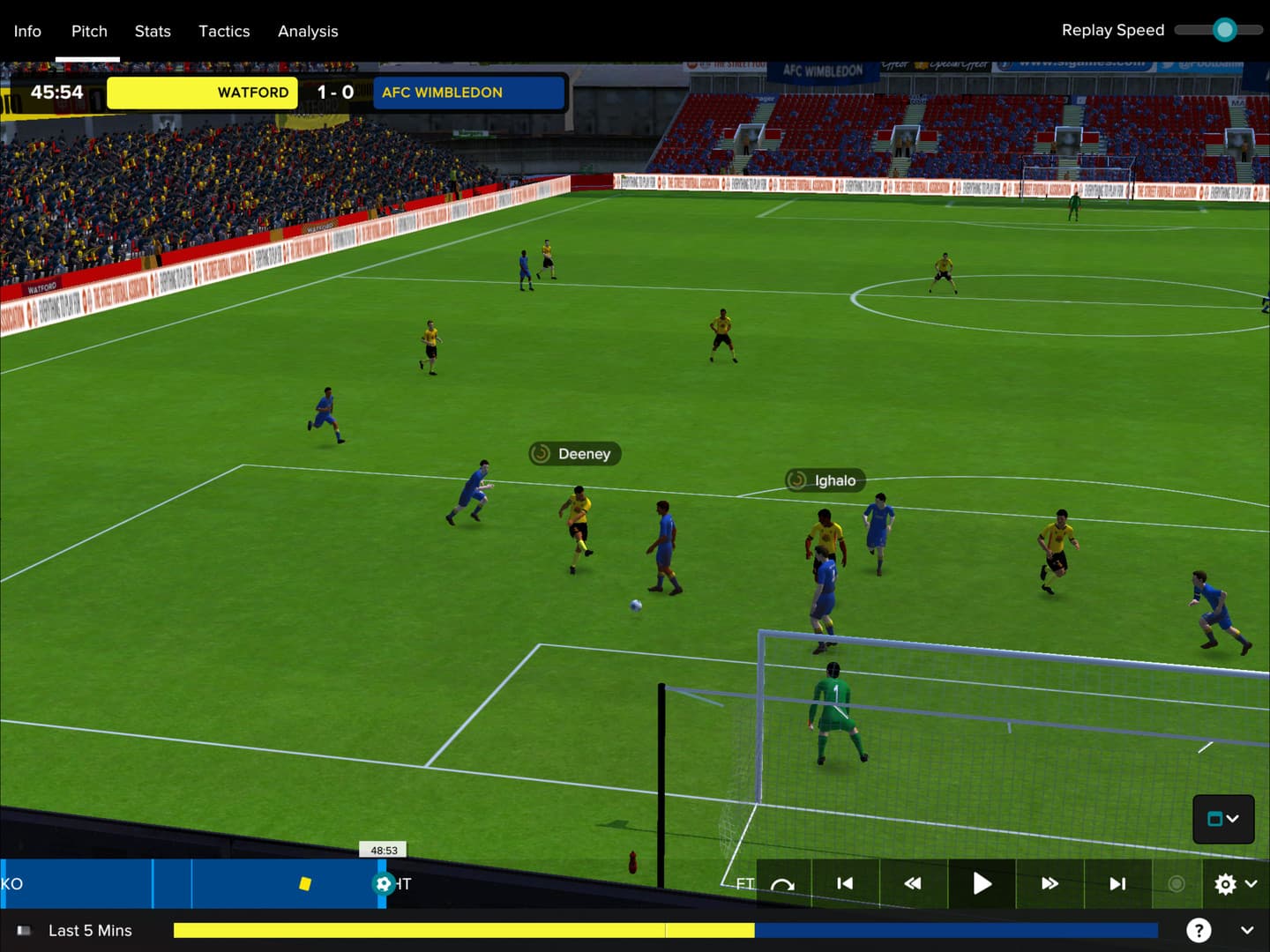Select the fast forward playback icon
The image size is (1270, 952).
(1050, 883)
